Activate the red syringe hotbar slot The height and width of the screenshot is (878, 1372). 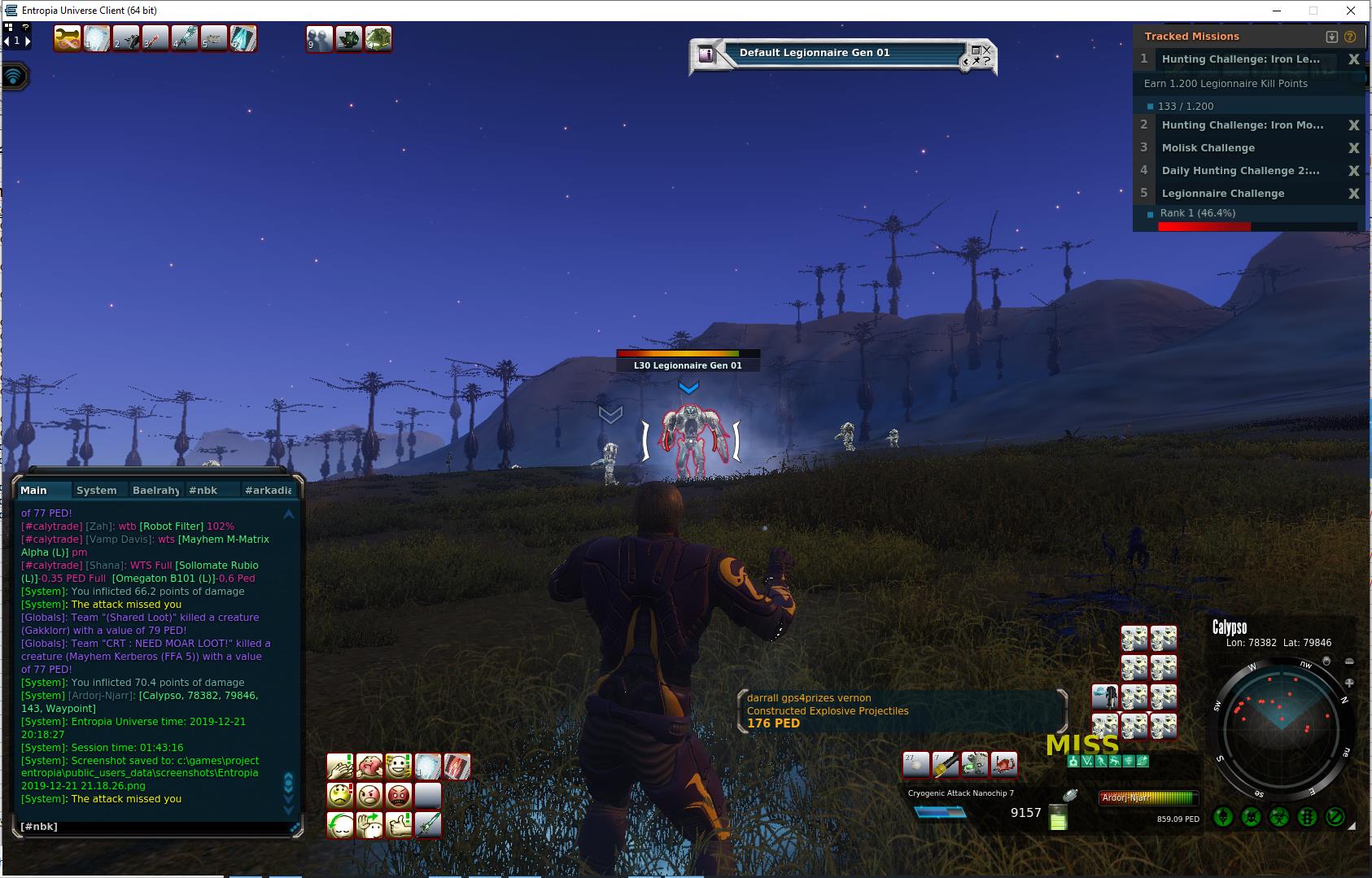155,38
